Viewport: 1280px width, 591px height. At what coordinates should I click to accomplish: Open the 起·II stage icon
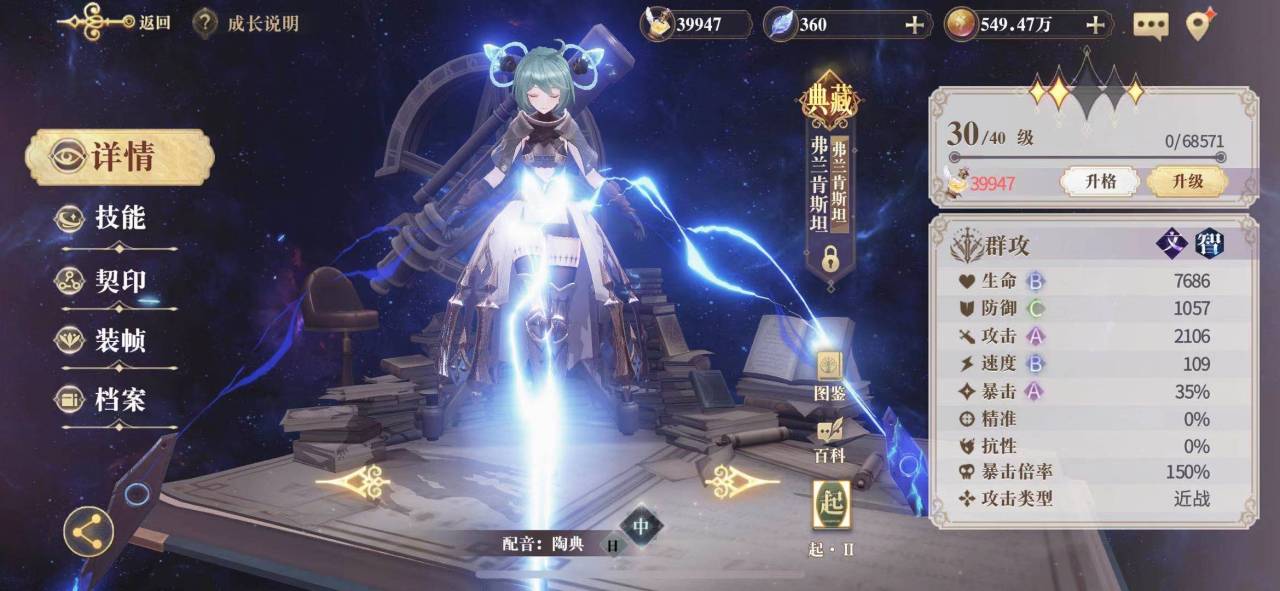click(x=831, y=506)
